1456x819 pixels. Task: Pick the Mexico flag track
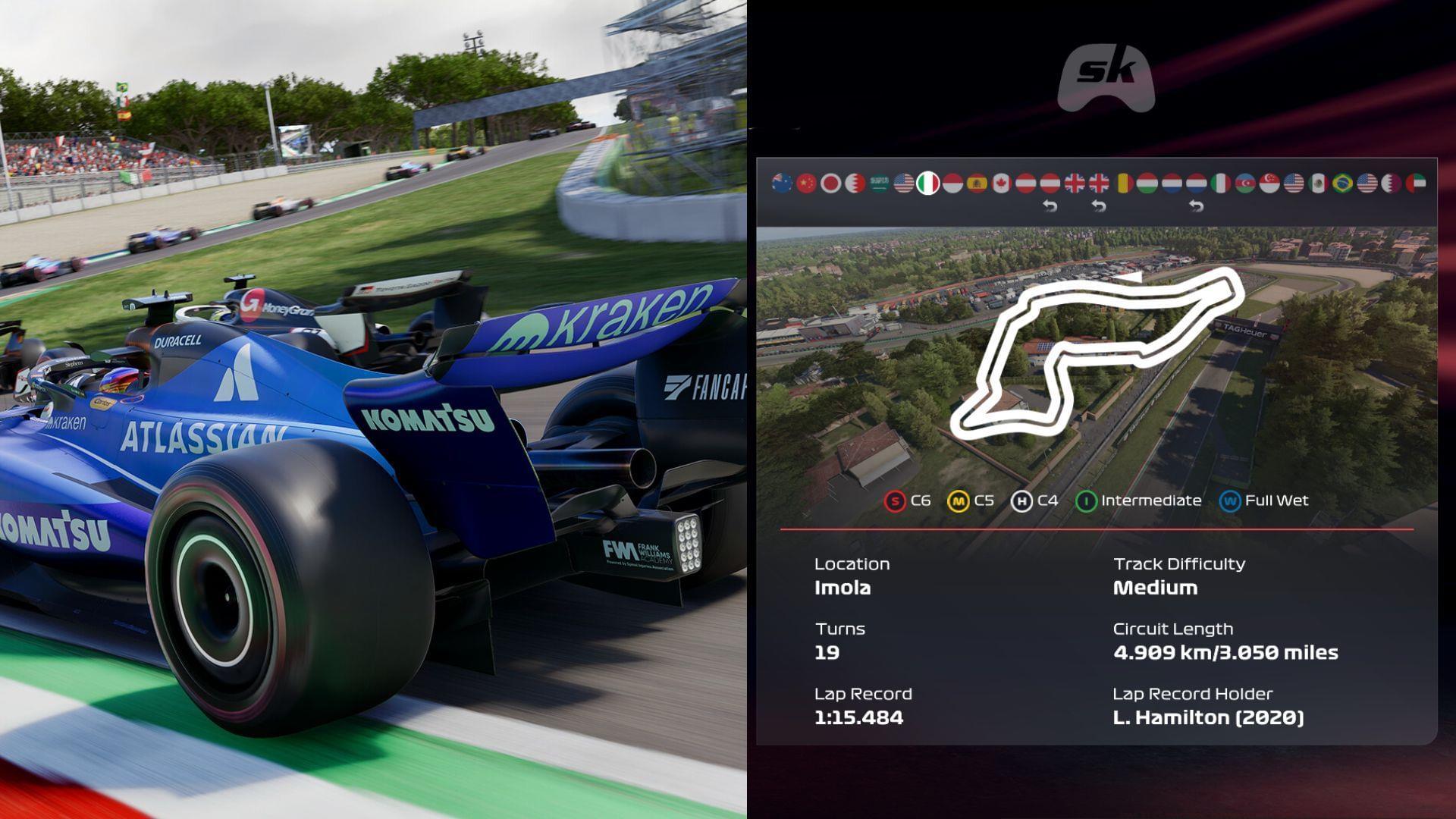coord(1318,183)
